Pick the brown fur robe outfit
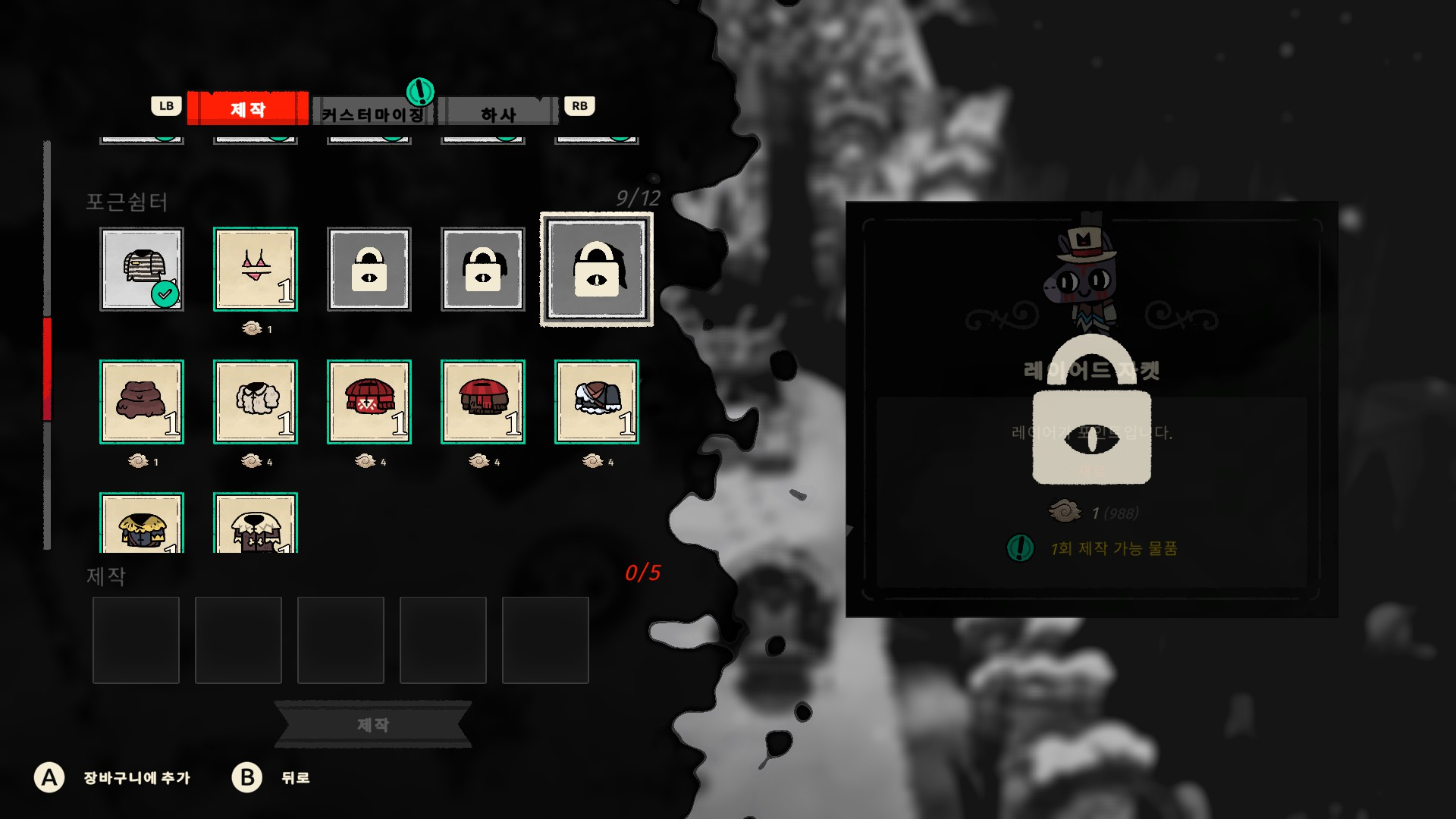Image resolution: width=1456 pixels, height=819 pixels. [142, 402]
